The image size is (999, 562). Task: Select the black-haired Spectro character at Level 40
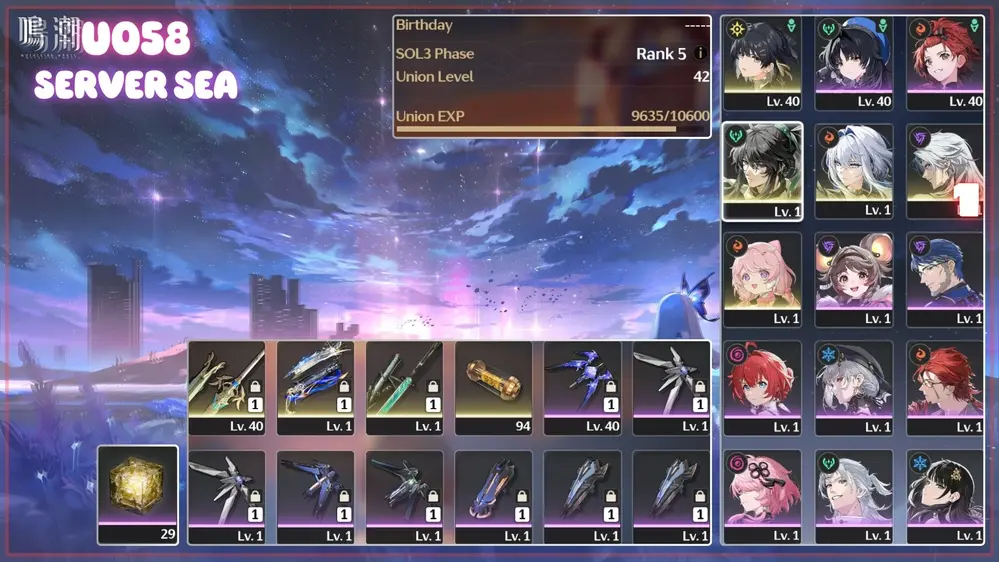click(x=762, y=62)
